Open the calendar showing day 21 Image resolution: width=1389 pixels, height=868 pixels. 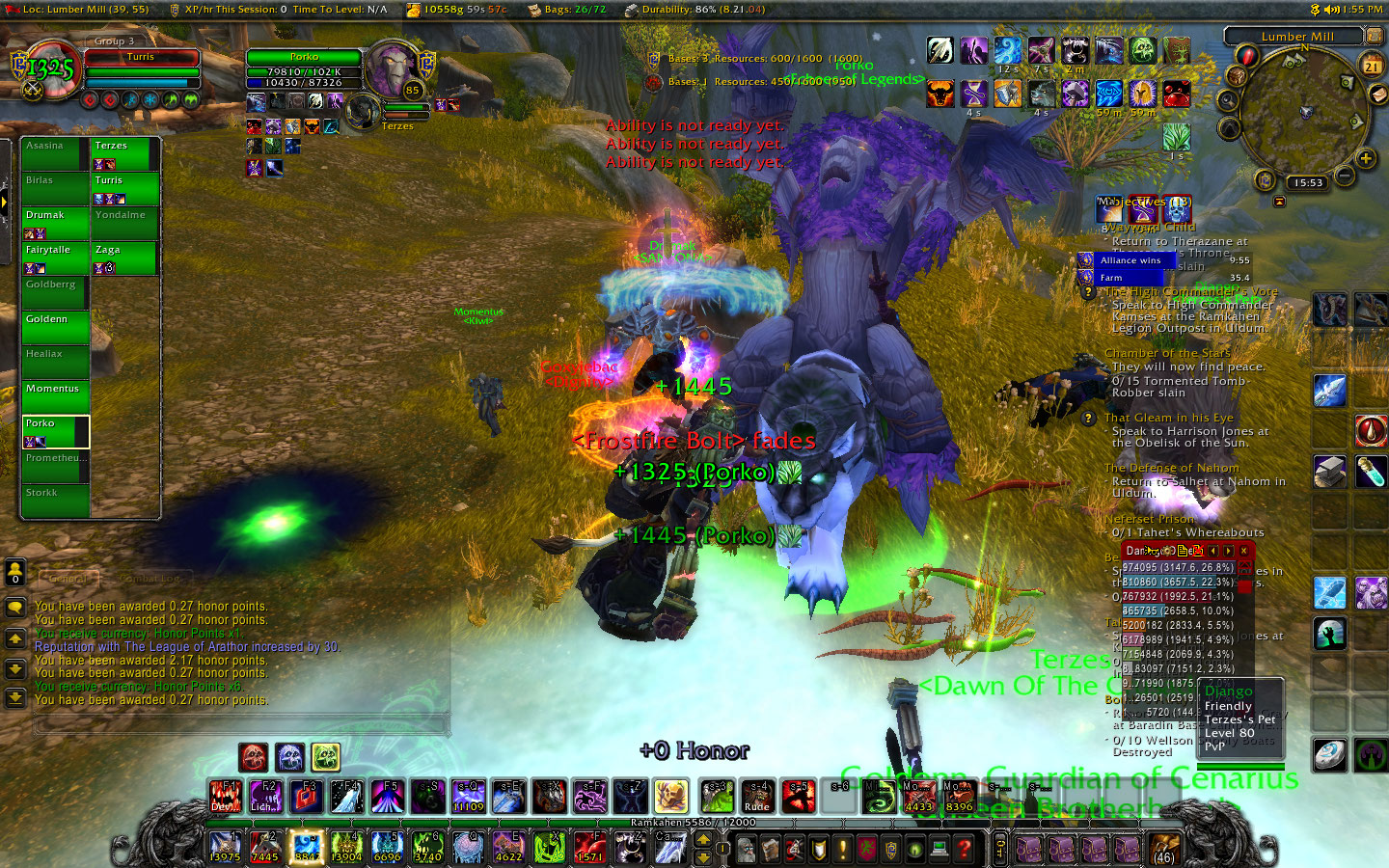pos(1372,66)
